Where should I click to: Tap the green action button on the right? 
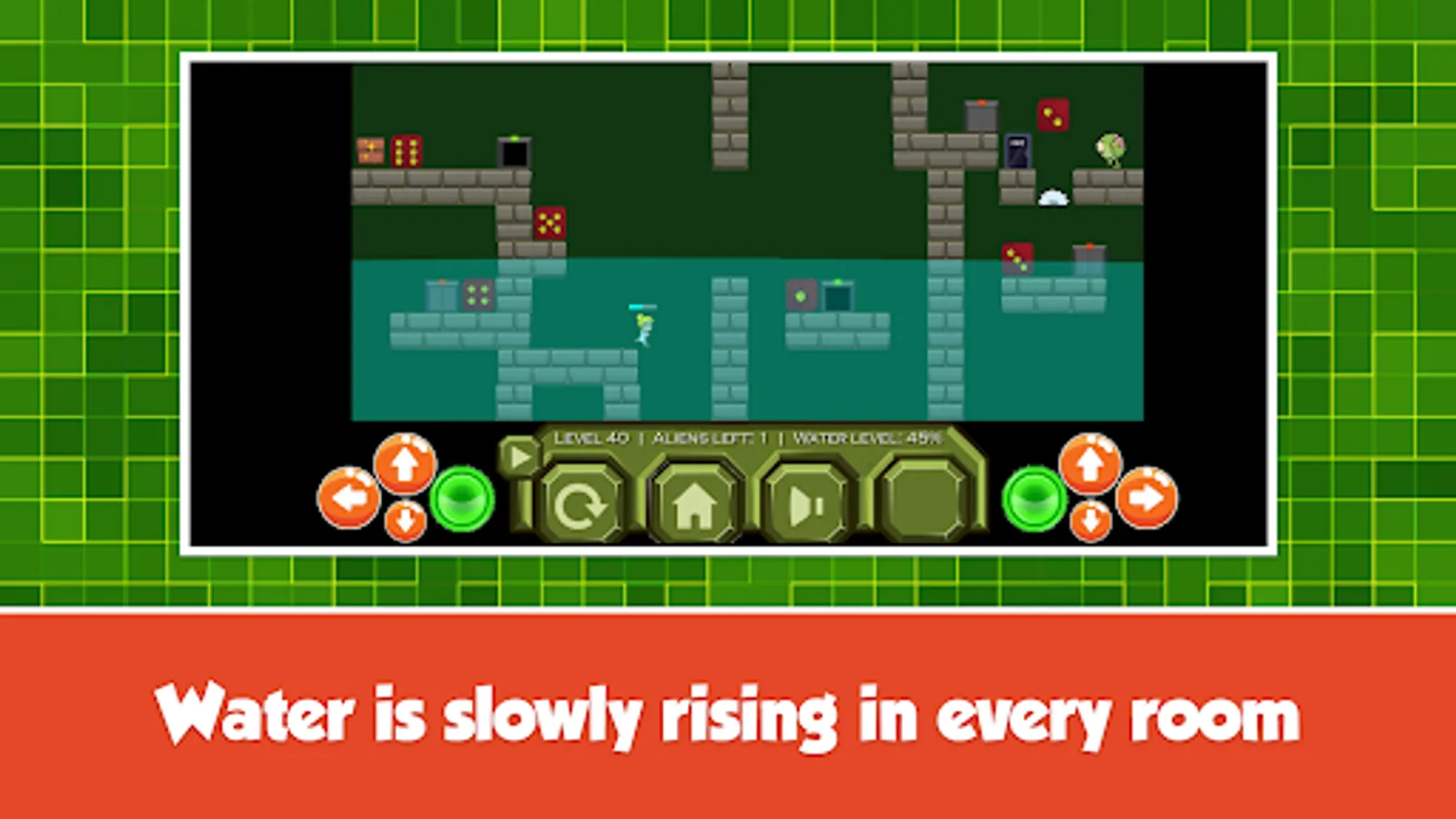[x=1033, y=499]
